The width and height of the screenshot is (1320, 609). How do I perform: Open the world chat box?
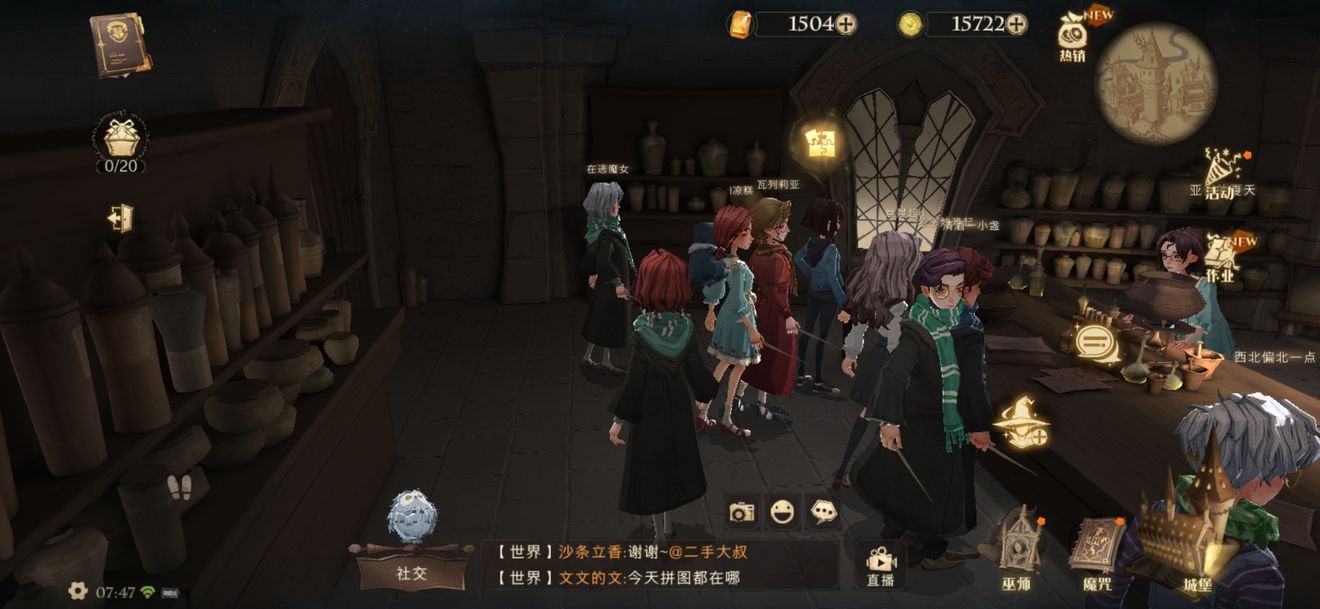(x=660, y=565)
